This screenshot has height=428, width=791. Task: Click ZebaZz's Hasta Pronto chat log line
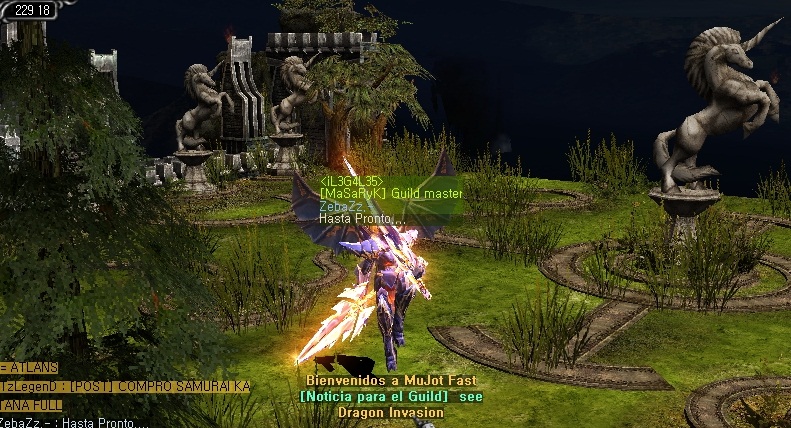[x=73, y=422]
